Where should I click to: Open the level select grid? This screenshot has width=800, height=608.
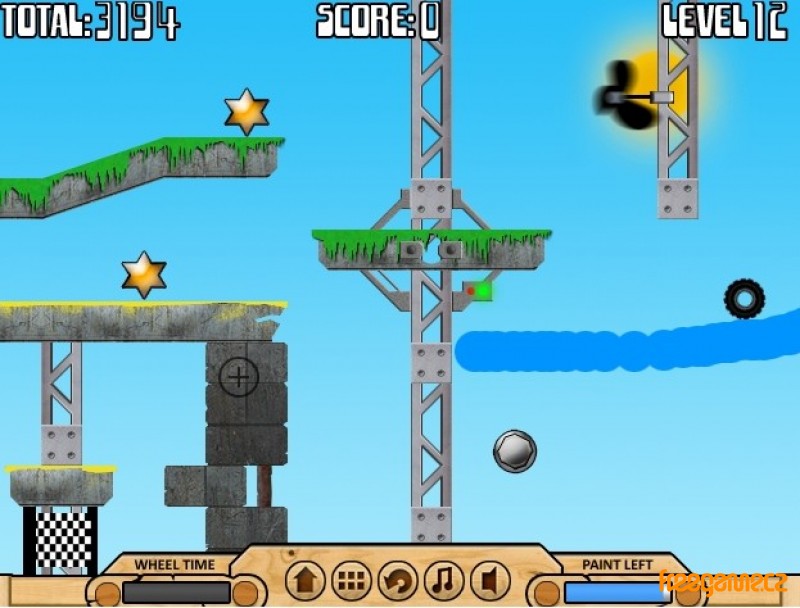pyautogui.click(x=351, y=581)
